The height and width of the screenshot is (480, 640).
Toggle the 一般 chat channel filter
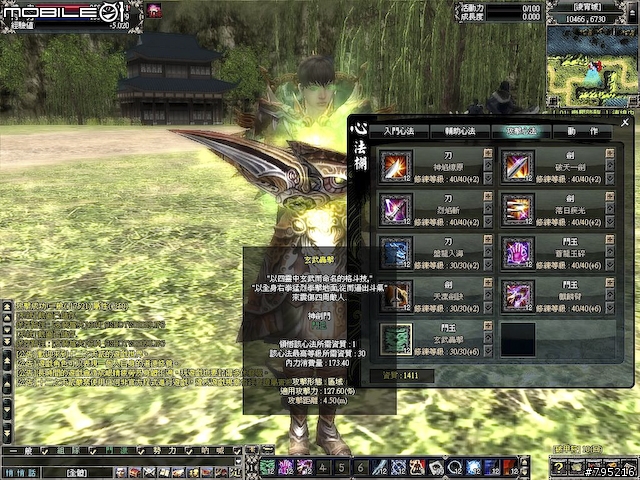click(22, 452)
